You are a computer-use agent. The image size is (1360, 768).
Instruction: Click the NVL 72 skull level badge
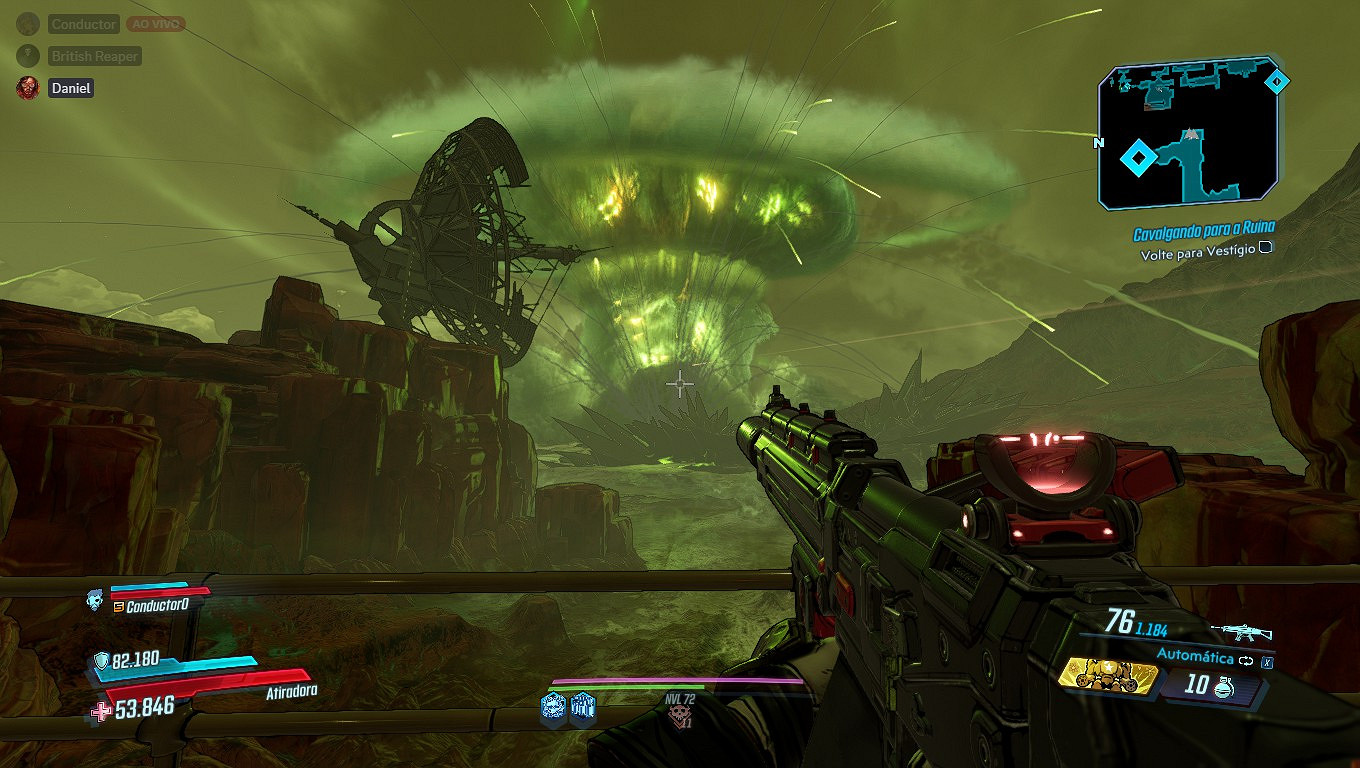[681, 712]
